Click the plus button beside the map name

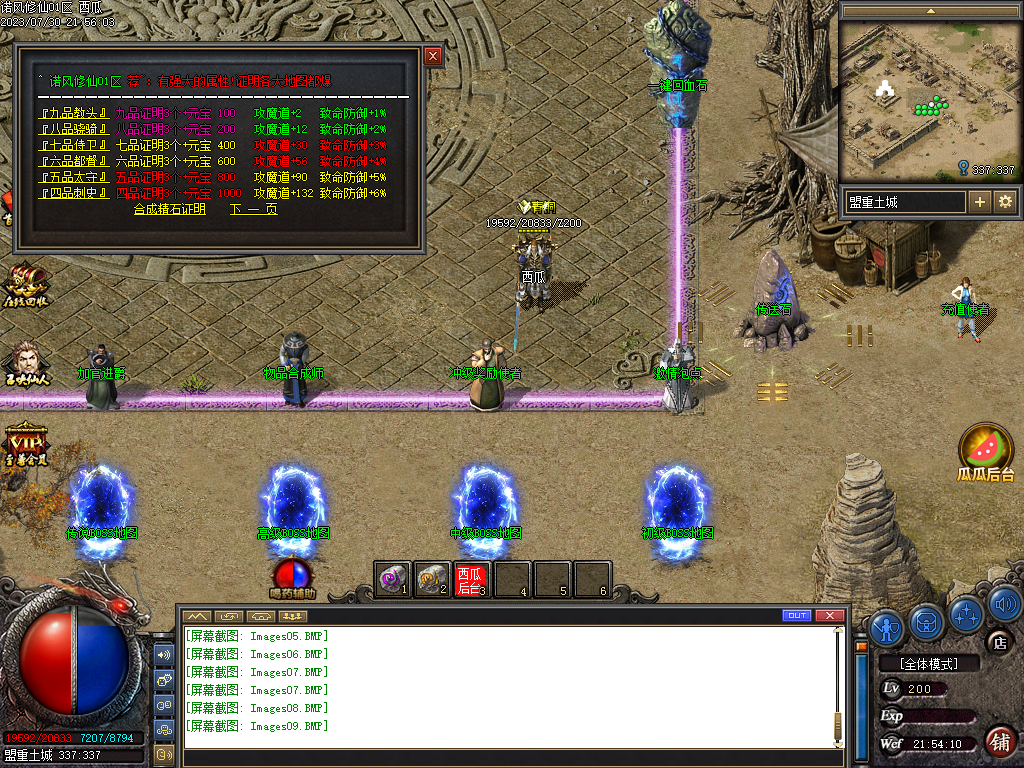980,202
